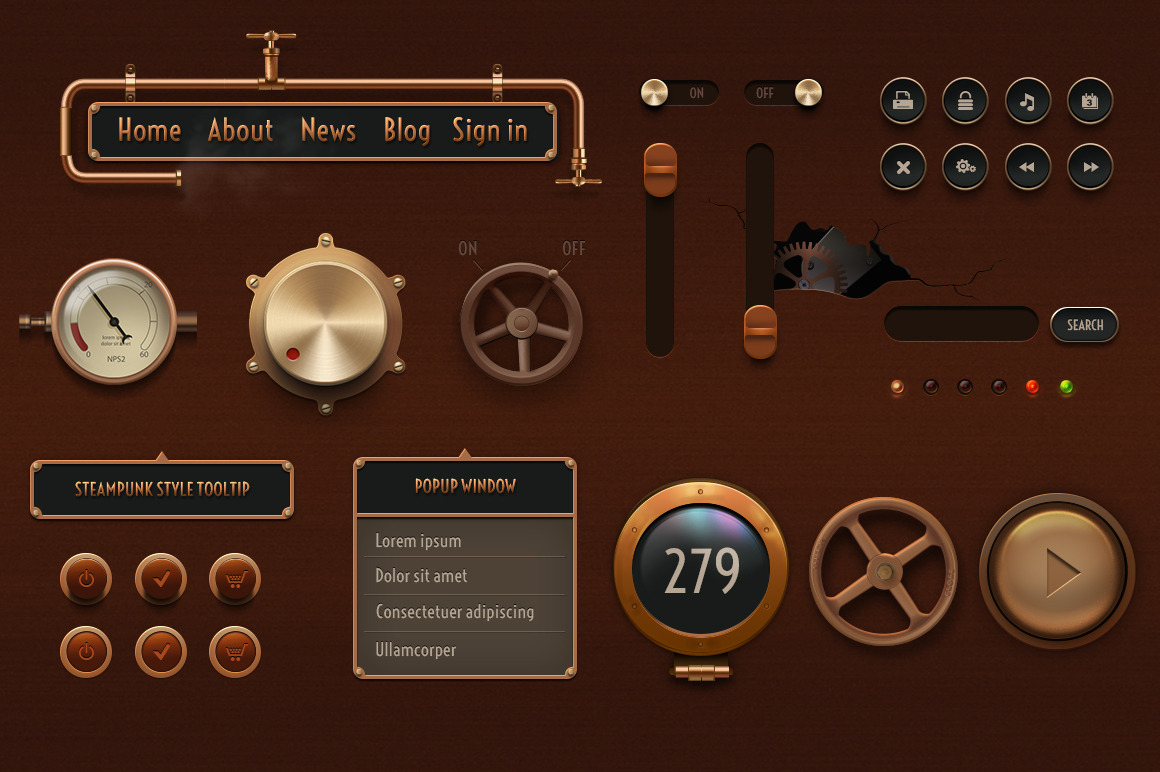Select the News menu item

pyautogui.click(x=328, y=130)
